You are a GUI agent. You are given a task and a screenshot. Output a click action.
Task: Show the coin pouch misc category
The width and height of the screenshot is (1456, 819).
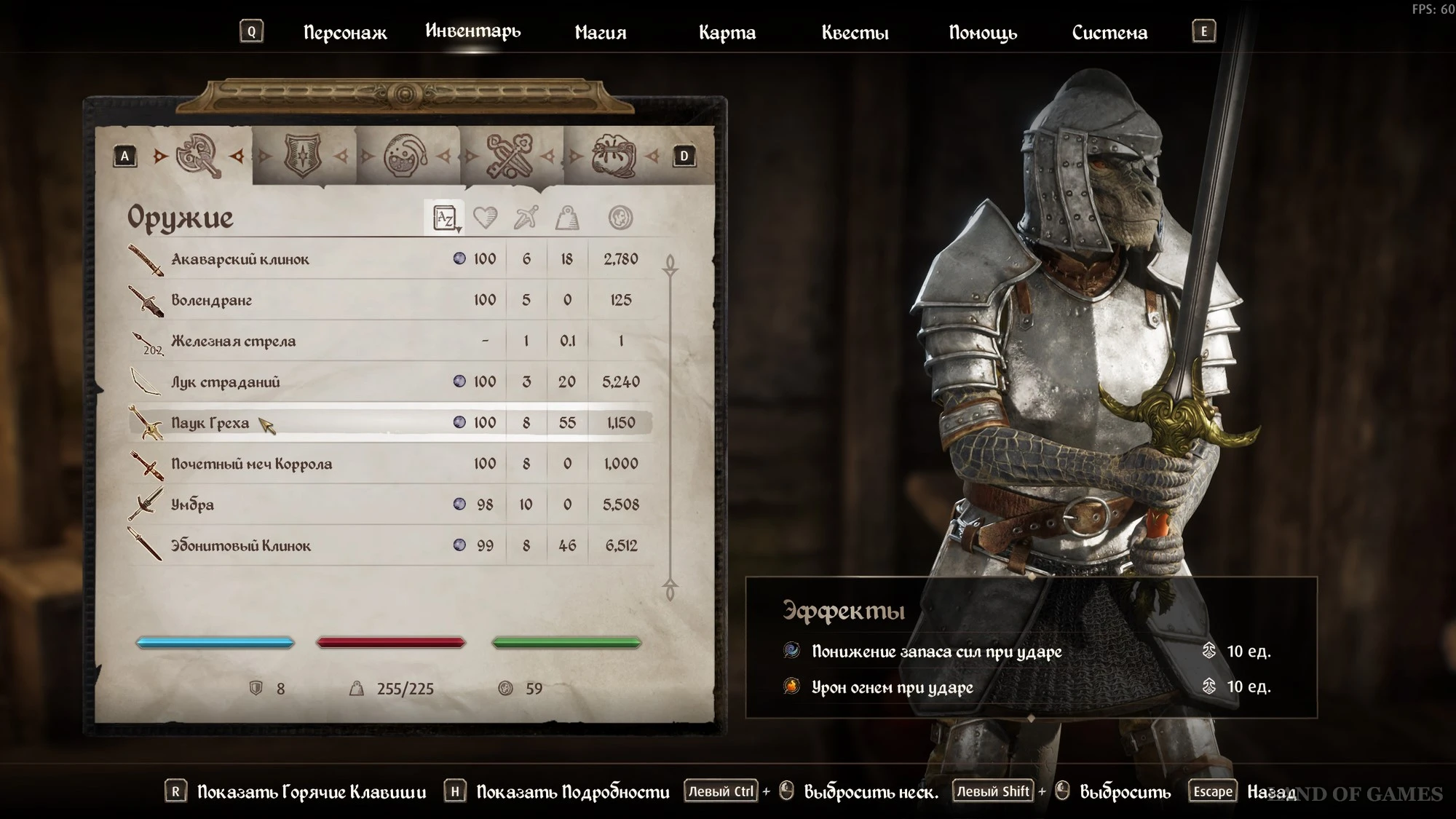pos(613,156)
